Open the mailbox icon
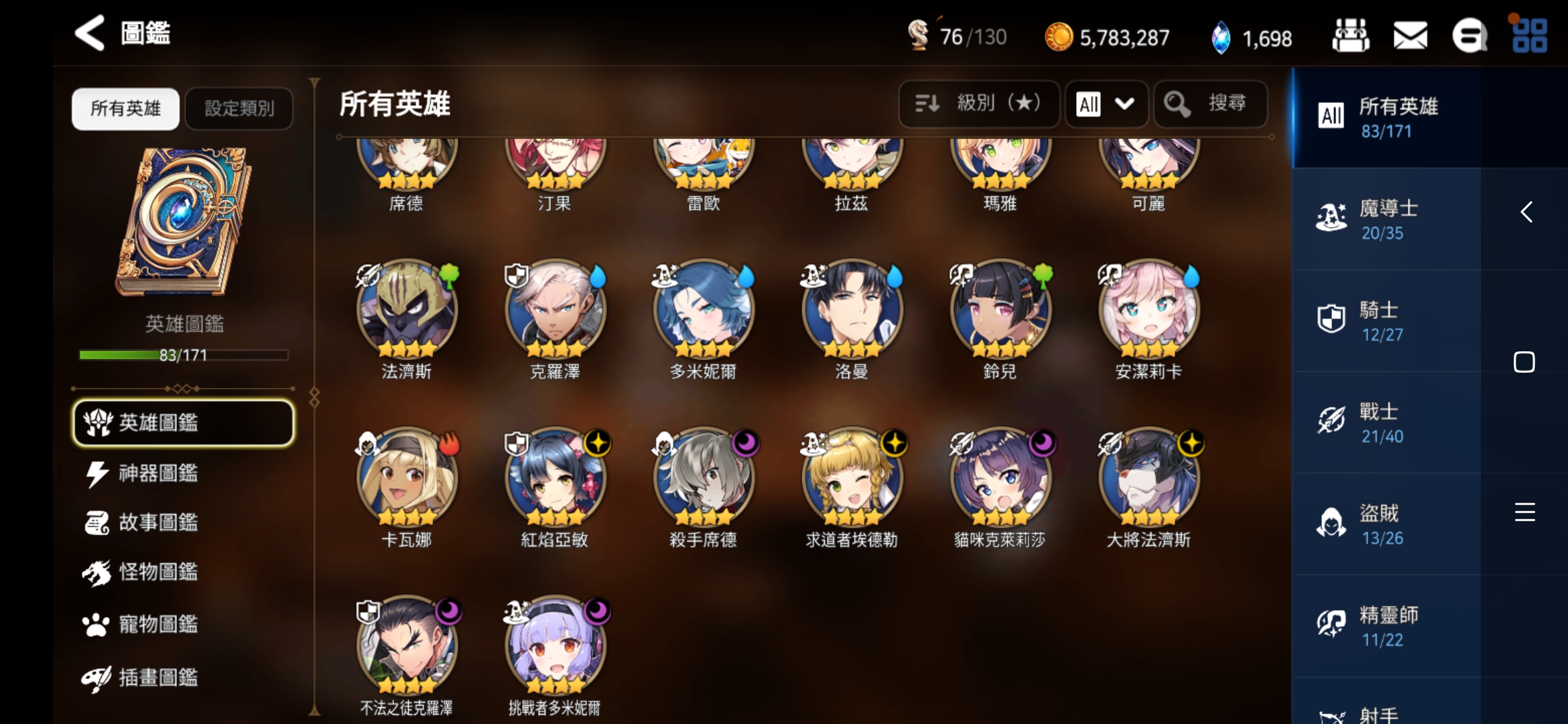1568x724 pixels. [x=1410, y=36]
